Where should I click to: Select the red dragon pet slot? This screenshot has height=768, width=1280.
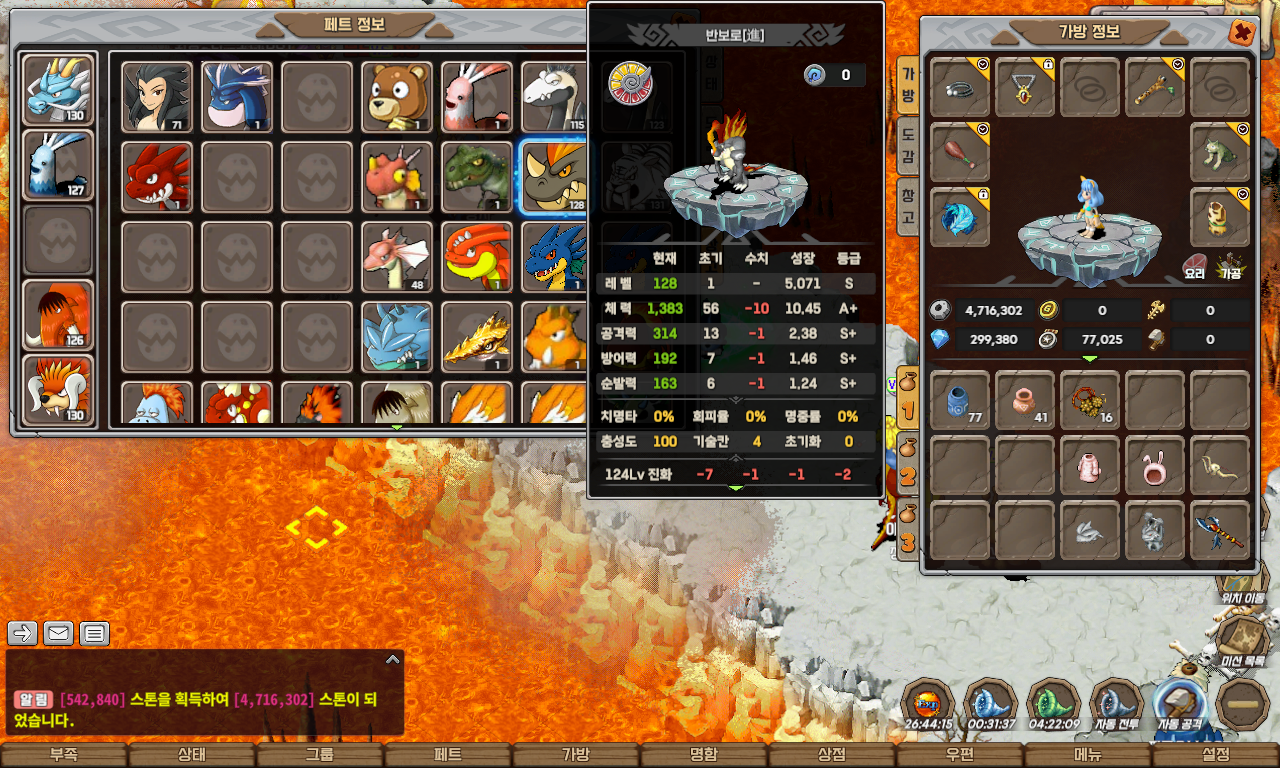[x=157, y=177]
